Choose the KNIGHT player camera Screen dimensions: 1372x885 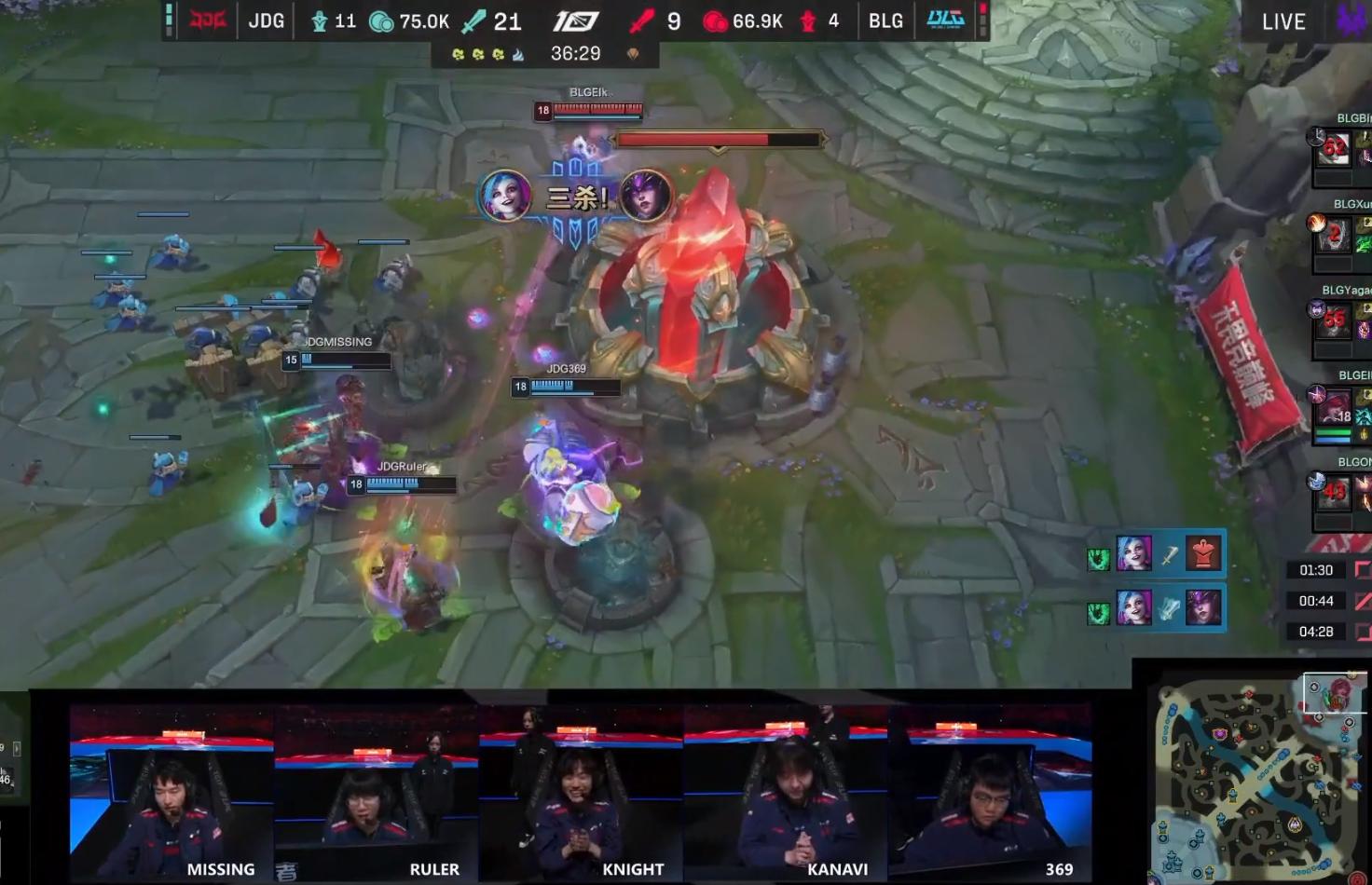point(582,792)
